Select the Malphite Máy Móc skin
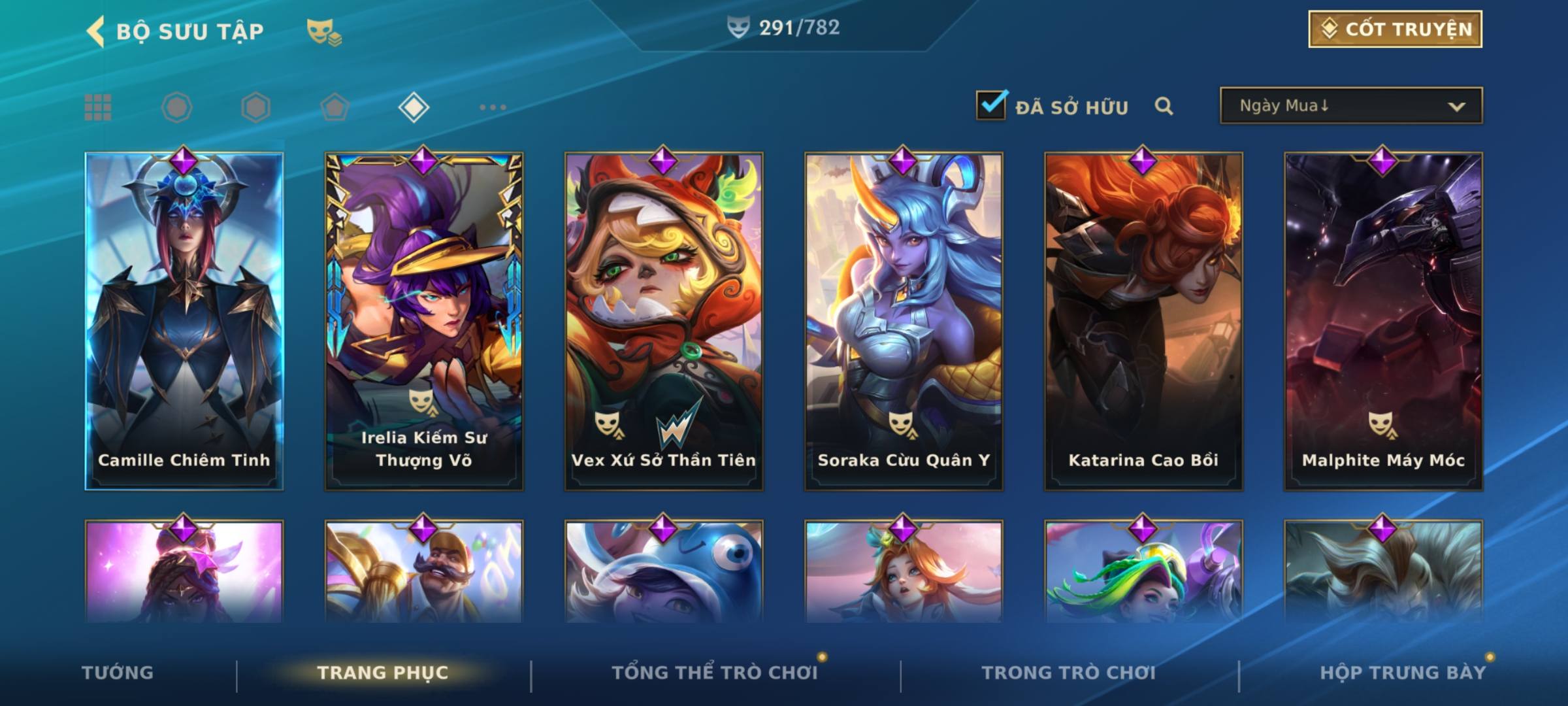1568x706 pixels. pos(1383,322)
